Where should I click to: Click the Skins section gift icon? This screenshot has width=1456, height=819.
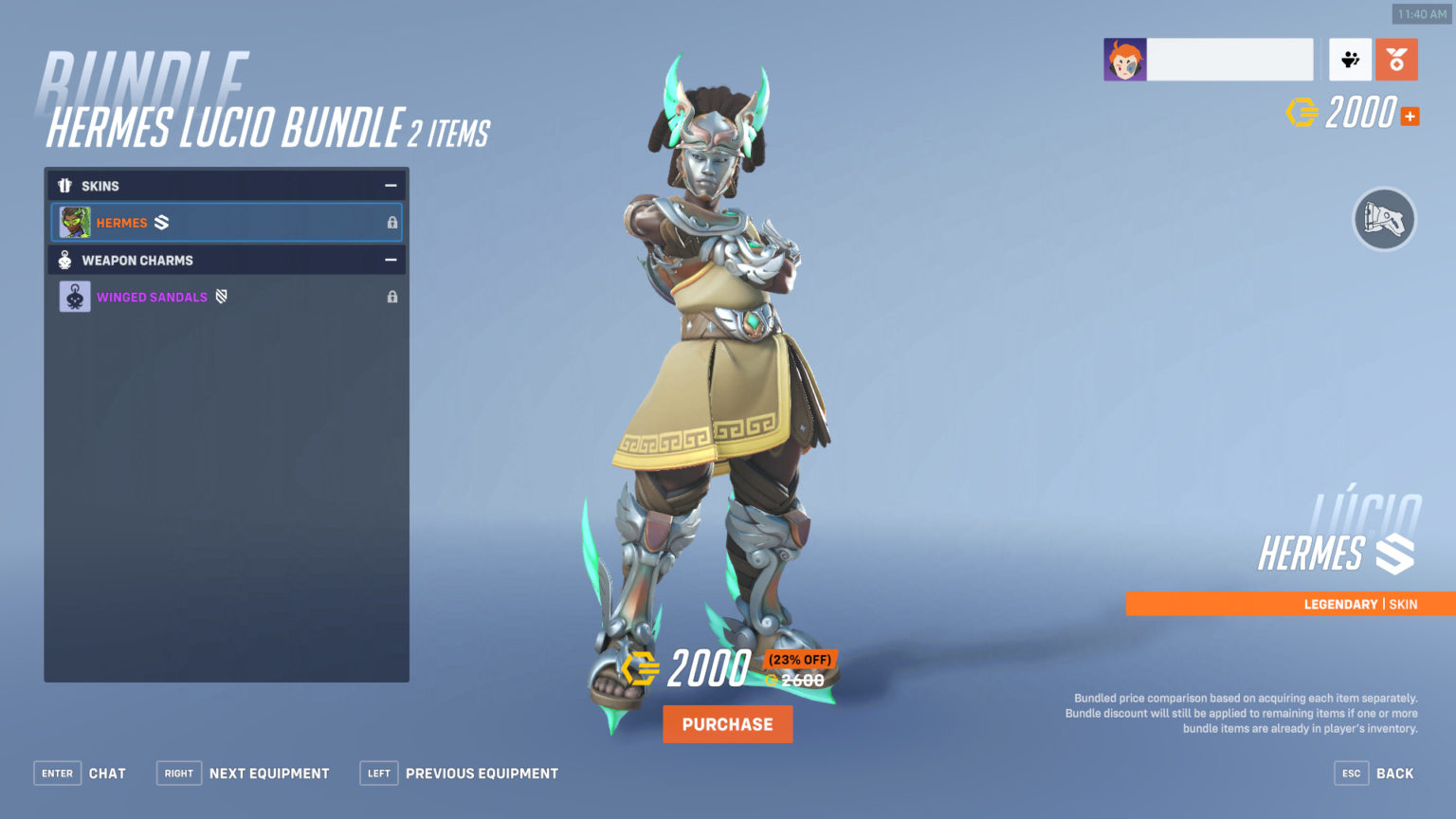[64, 186]
